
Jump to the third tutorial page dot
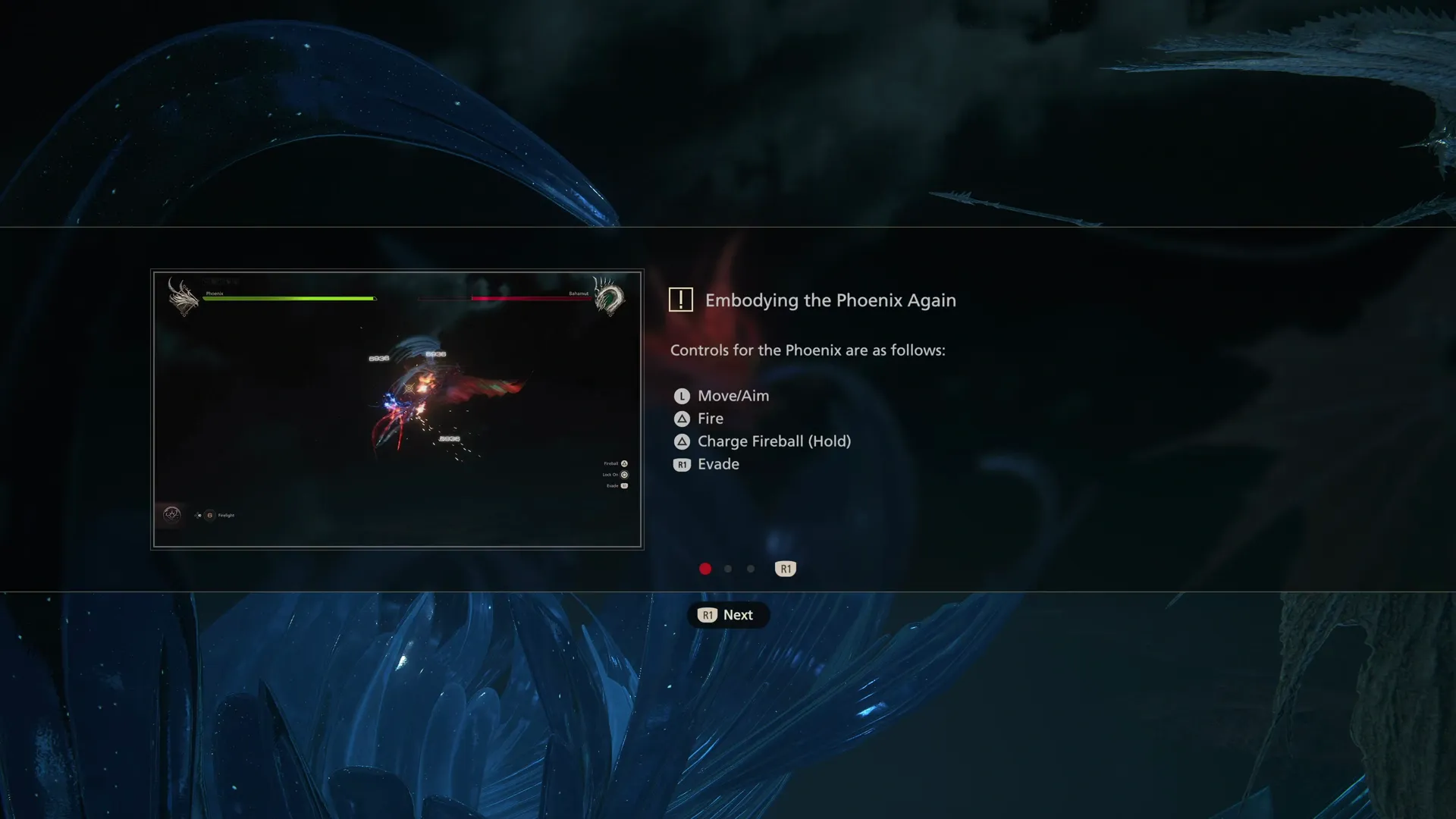tap(751, 568)
